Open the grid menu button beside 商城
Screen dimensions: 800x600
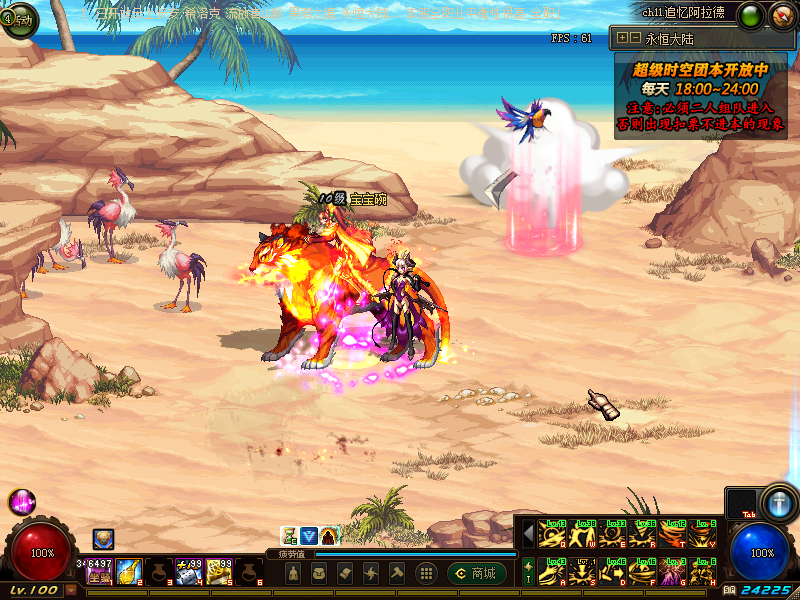[x=426, y=573]
